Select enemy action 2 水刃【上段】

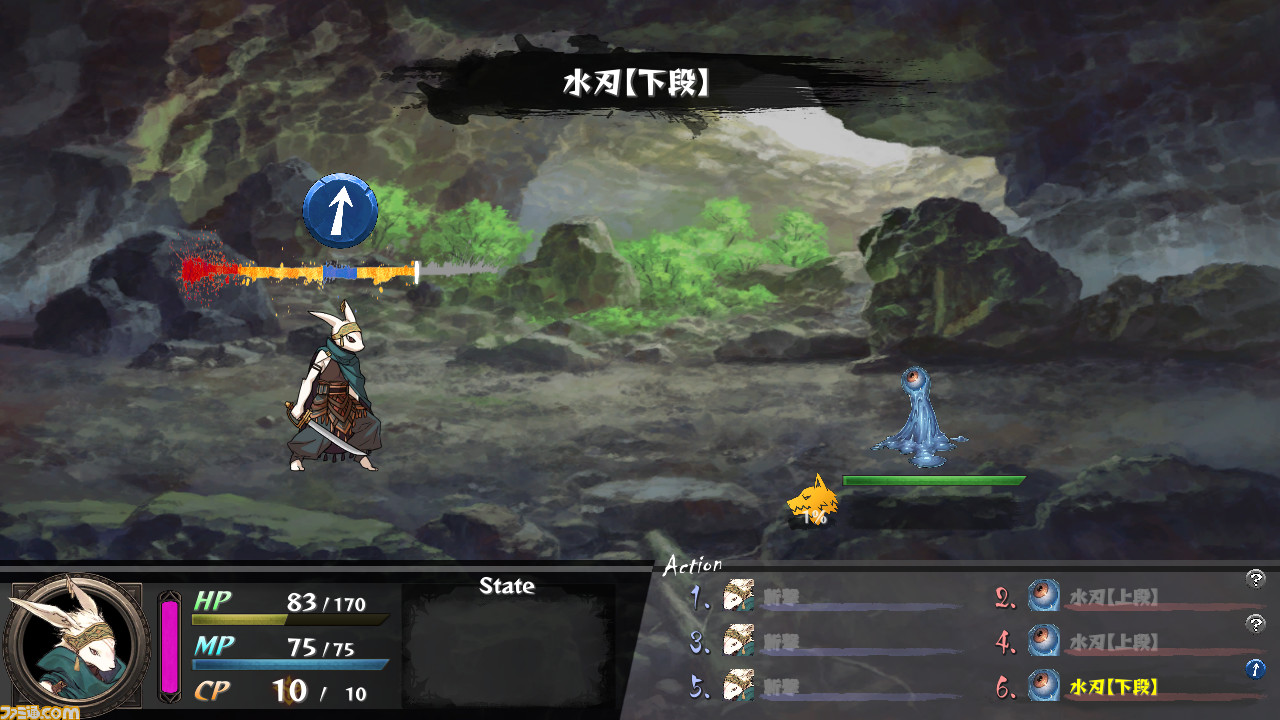(x=1113, y=597)
